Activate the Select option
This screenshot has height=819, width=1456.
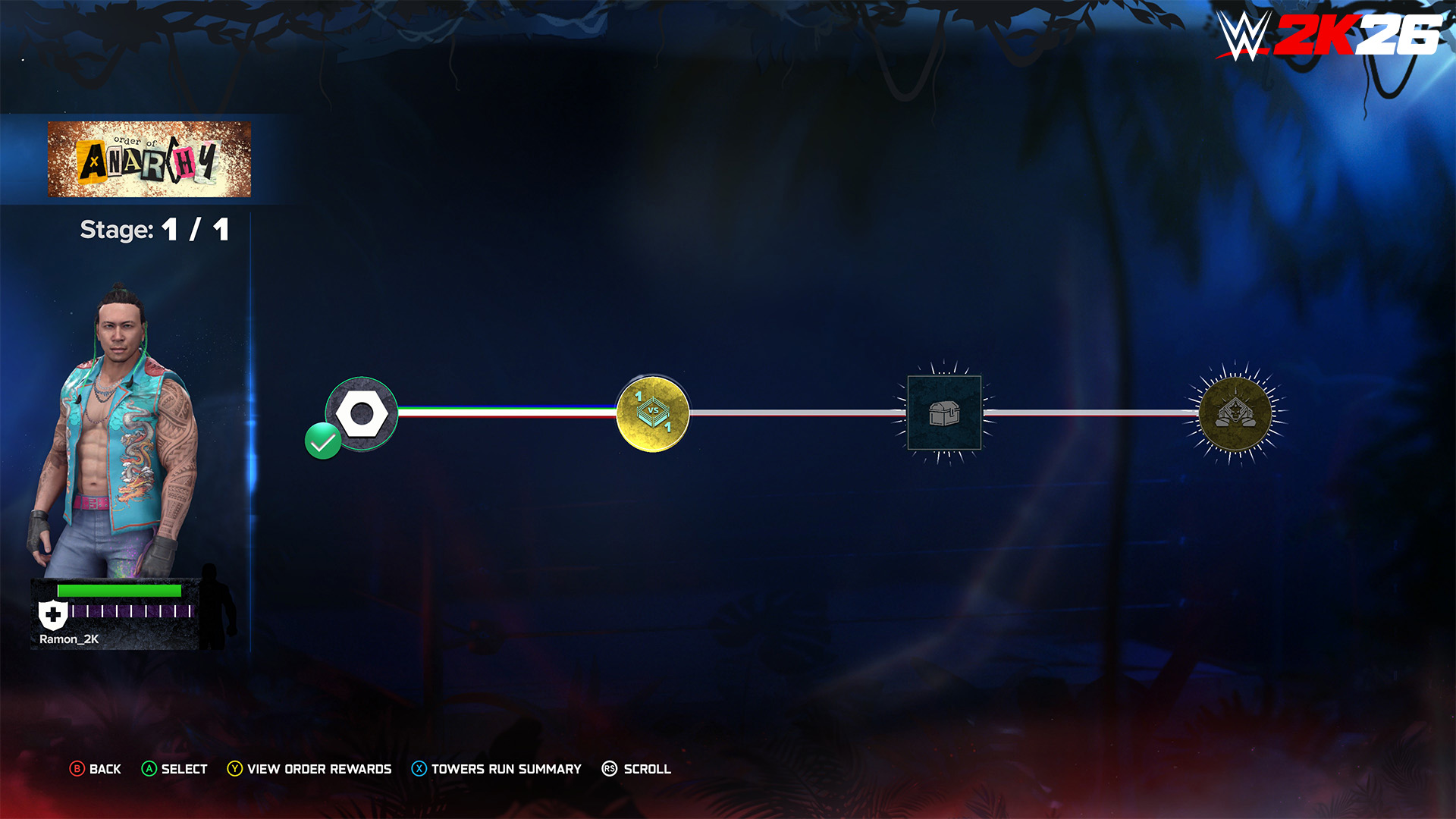click(174, 769)
